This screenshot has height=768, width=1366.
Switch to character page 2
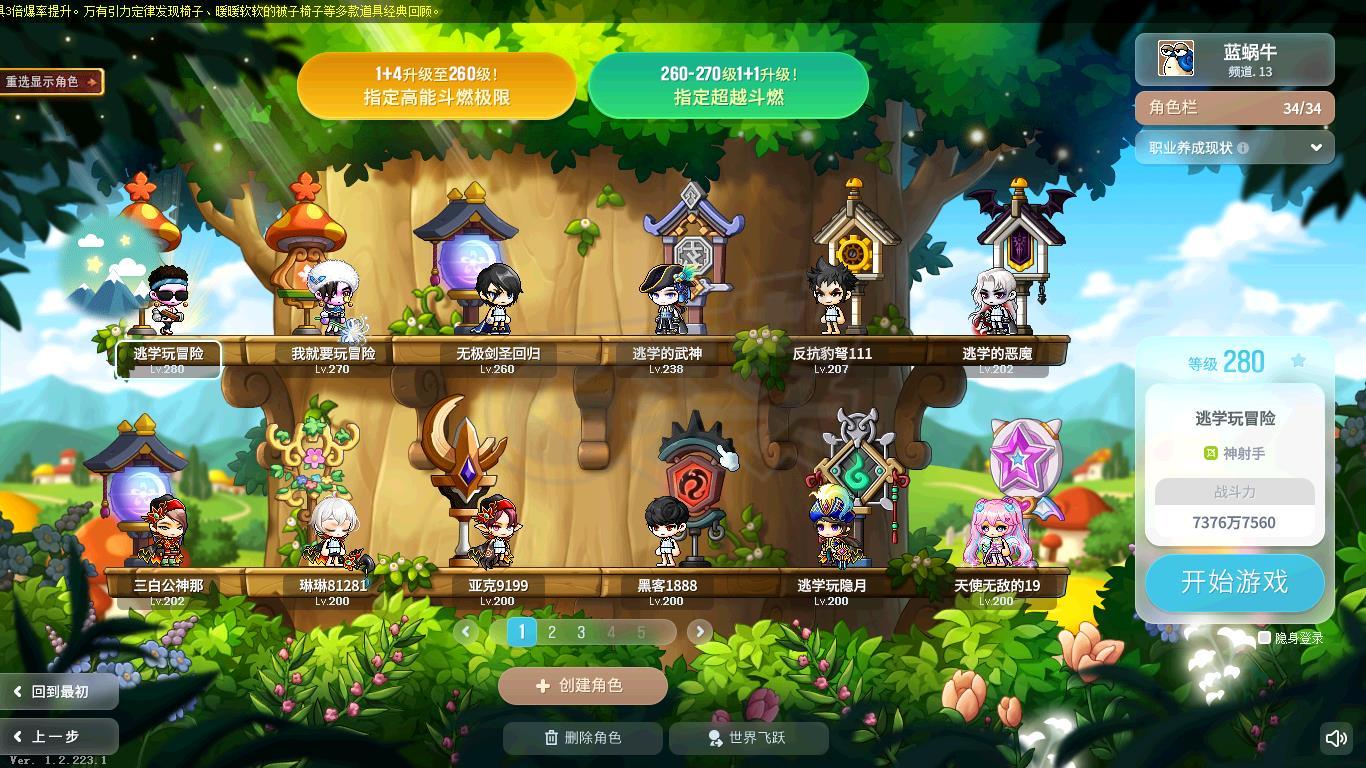pyautogui.click(x=551, y=632)
